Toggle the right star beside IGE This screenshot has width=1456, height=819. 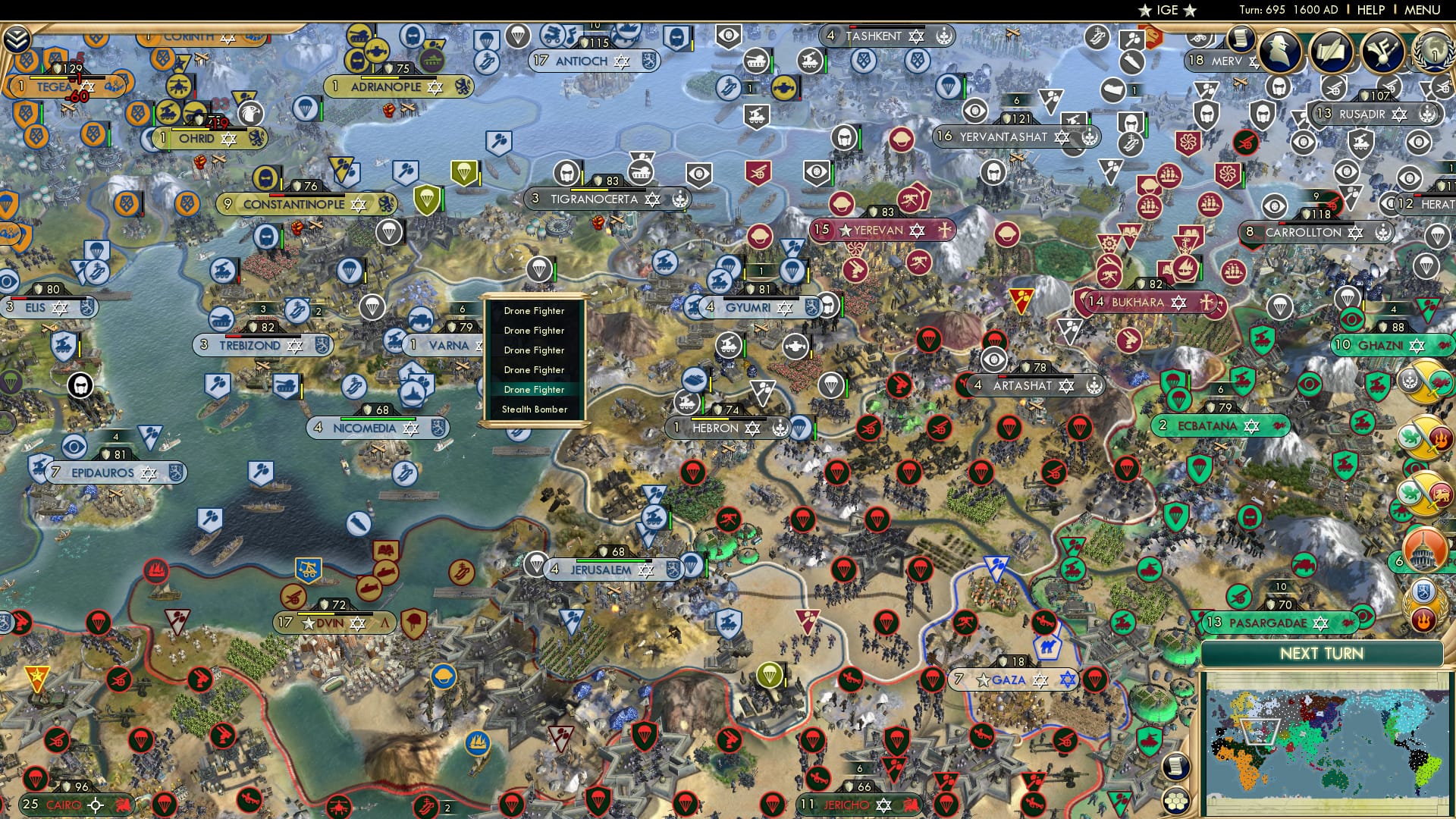click(1190, 11)
